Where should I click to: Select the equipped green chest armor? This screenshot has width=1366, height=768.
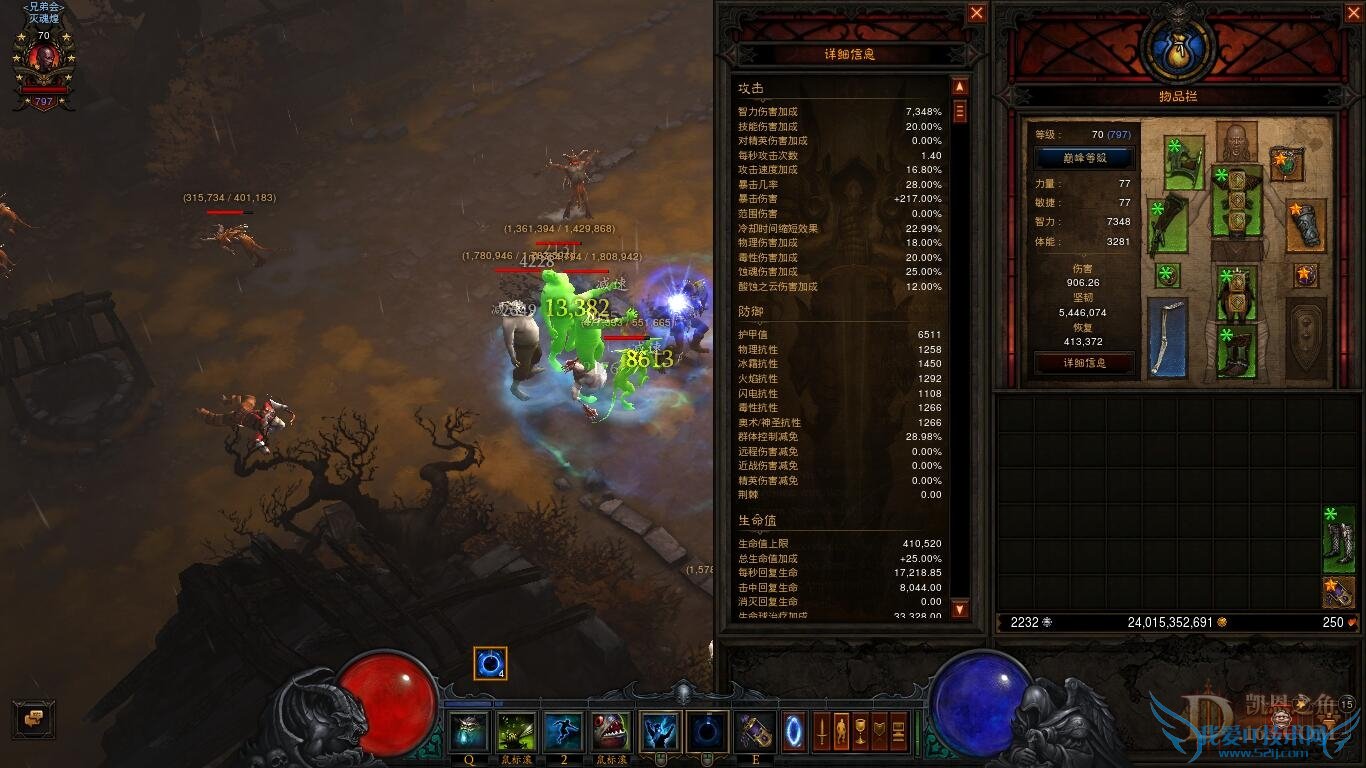[x=1236, y=200]
